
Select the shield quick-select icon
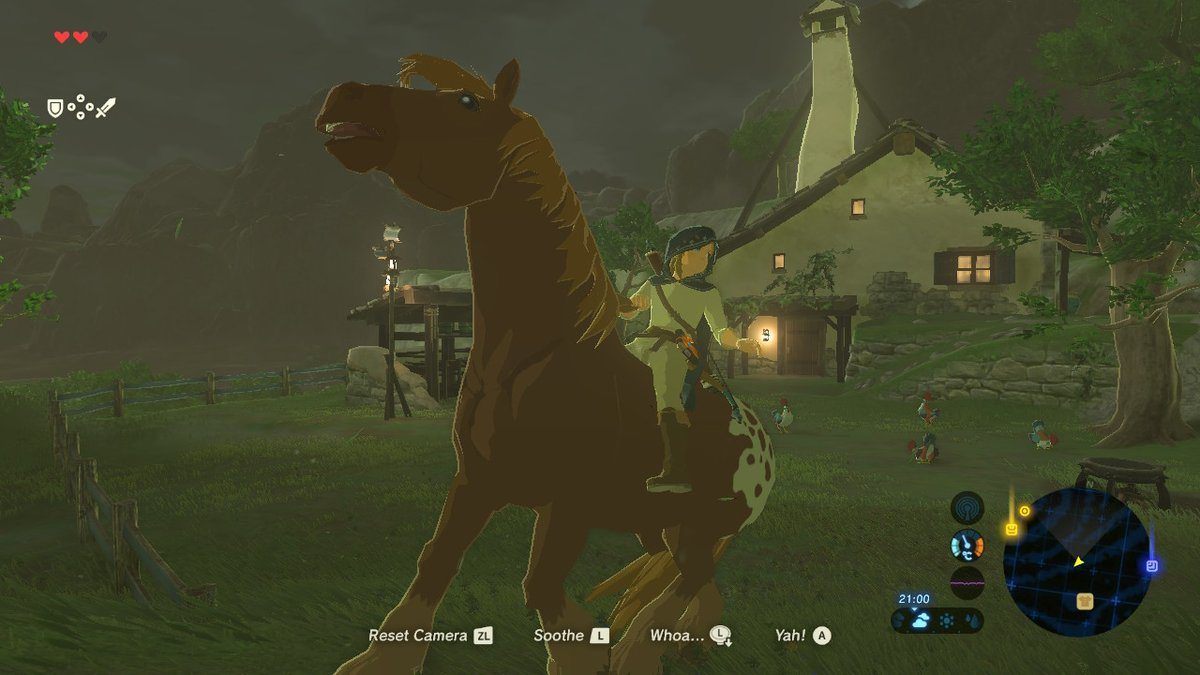tap(55, 107)
